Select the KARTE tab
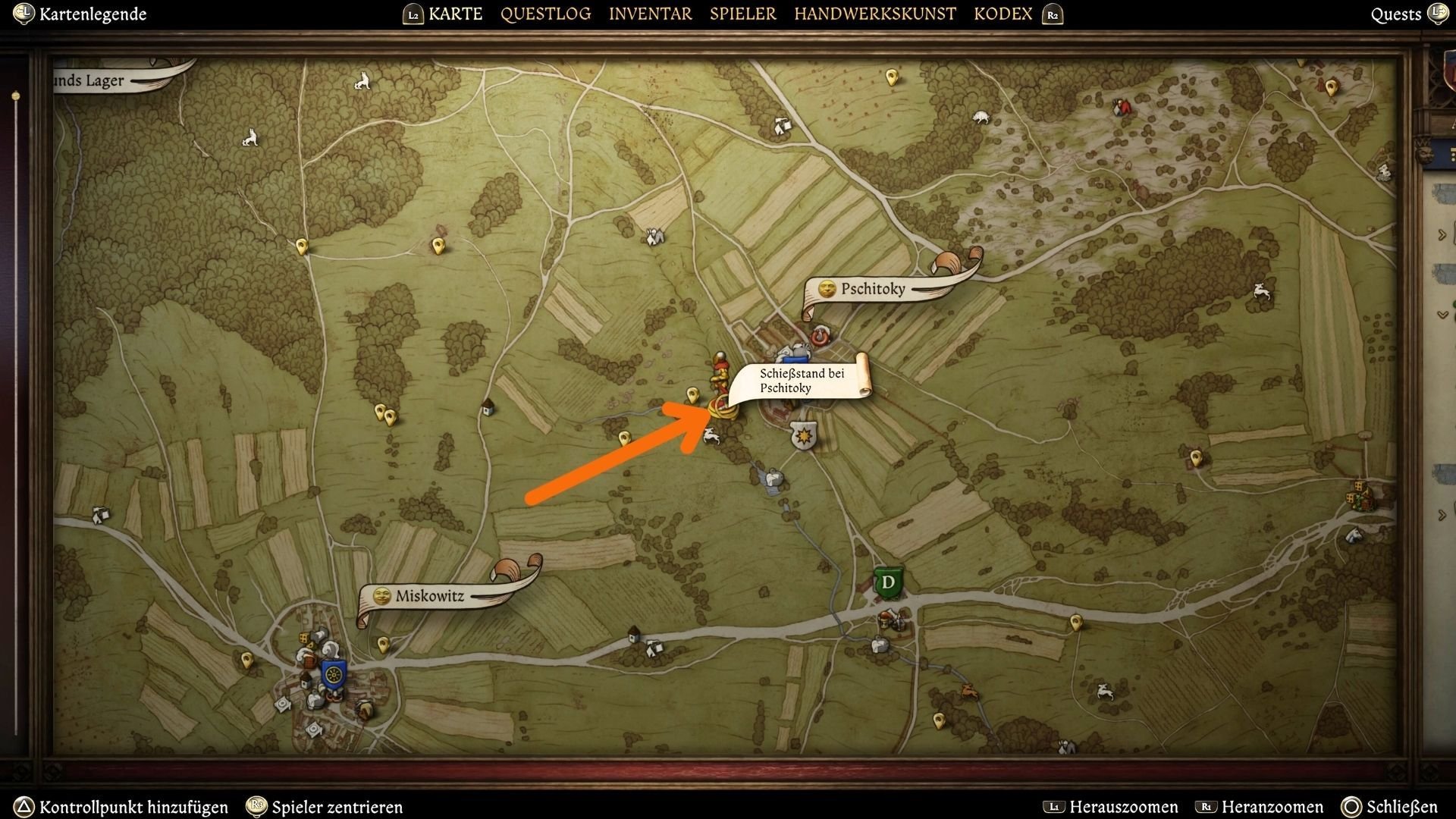The image size is (1456, 819). tap(455, 14)
